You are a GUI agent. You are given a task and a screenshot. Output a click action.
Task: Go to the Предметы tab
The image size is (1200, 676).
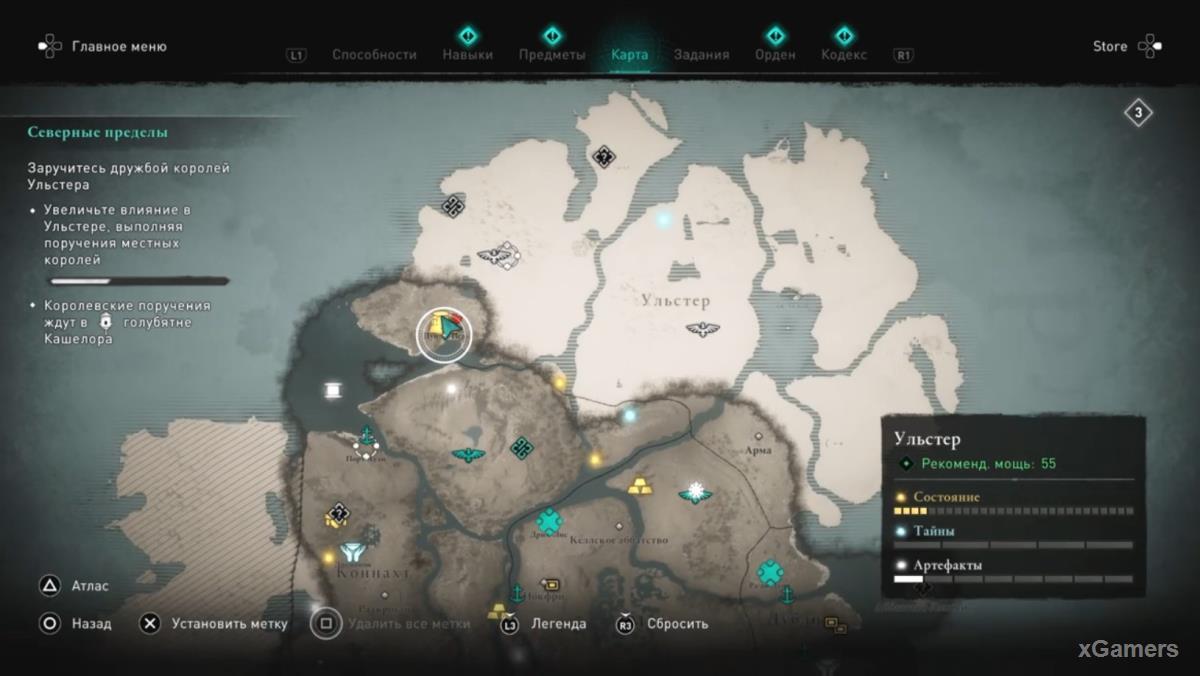pyautogui.click(x=552, y=55)
